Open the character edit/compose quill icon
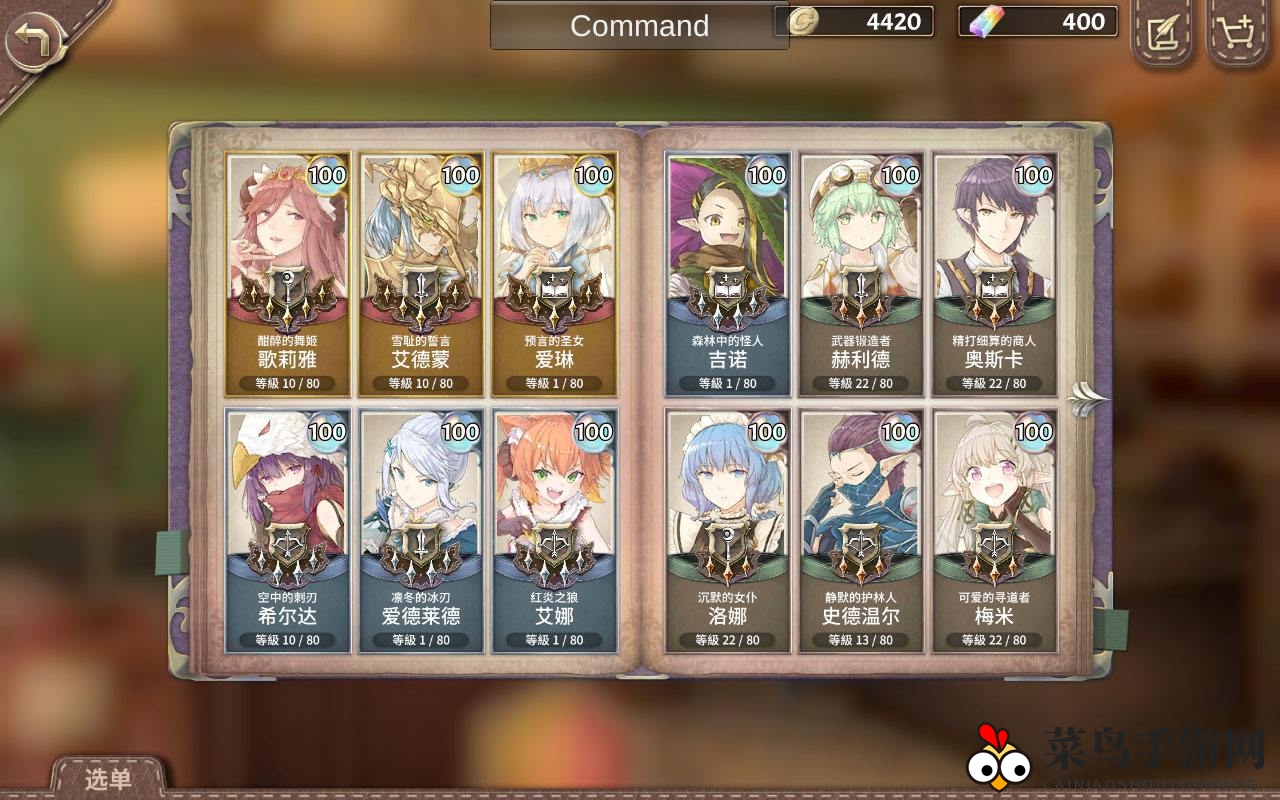The width and height of the screenshot is (1280, 800). pos(1161,34)
